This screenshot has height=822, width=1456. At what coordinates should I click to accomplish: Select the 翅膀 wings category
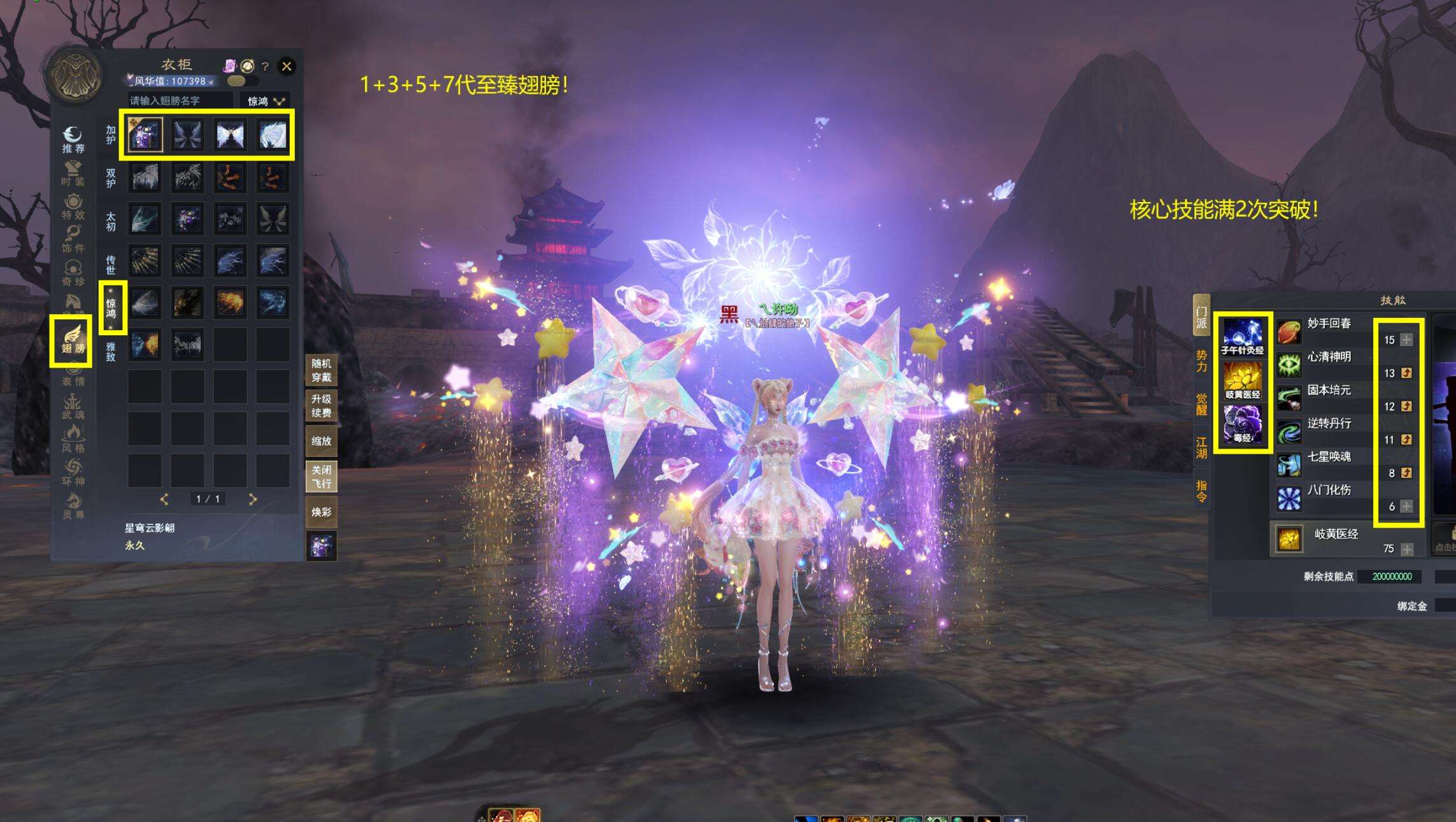tap(73, 340)
